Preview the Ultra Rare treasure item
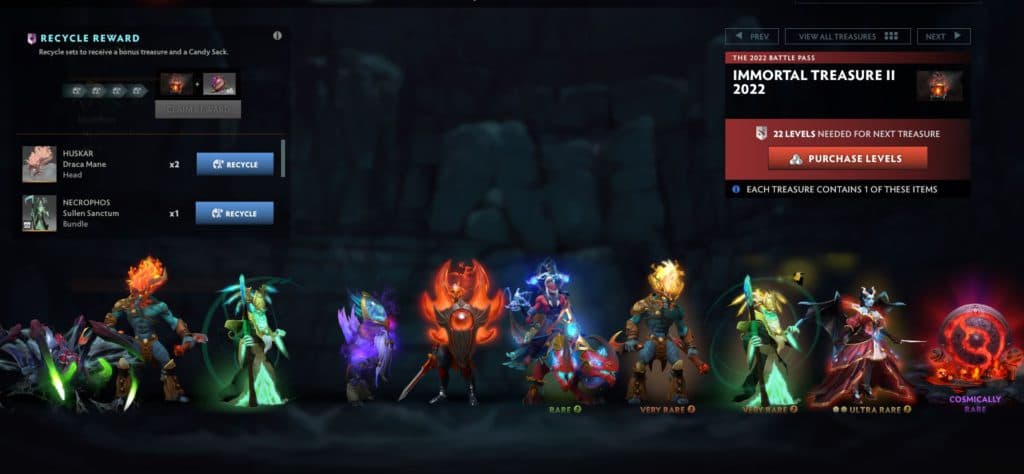Image resolution: width=1024 pixels, height=474 pixels. click(x=859, y=345)
